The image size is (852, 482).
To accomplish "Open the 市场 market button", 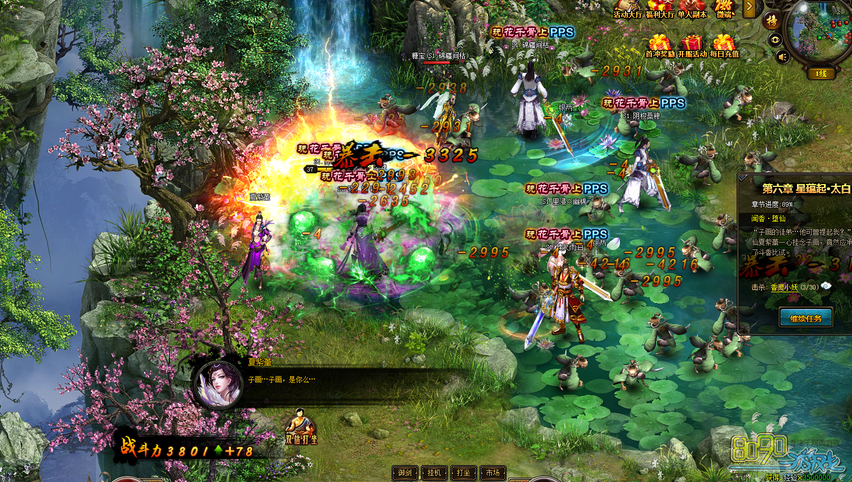I will coord(492,472).
